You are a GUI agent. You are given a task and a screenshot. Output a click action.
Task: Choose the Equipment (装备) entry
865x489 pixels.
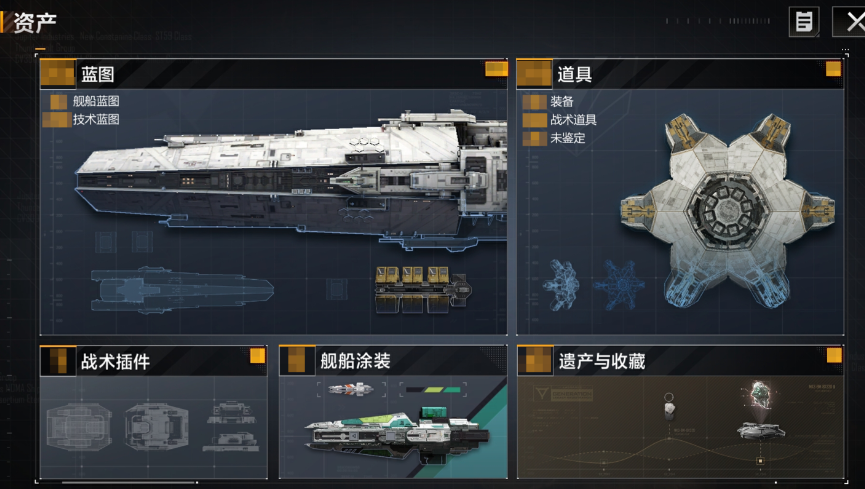point(561,102)
